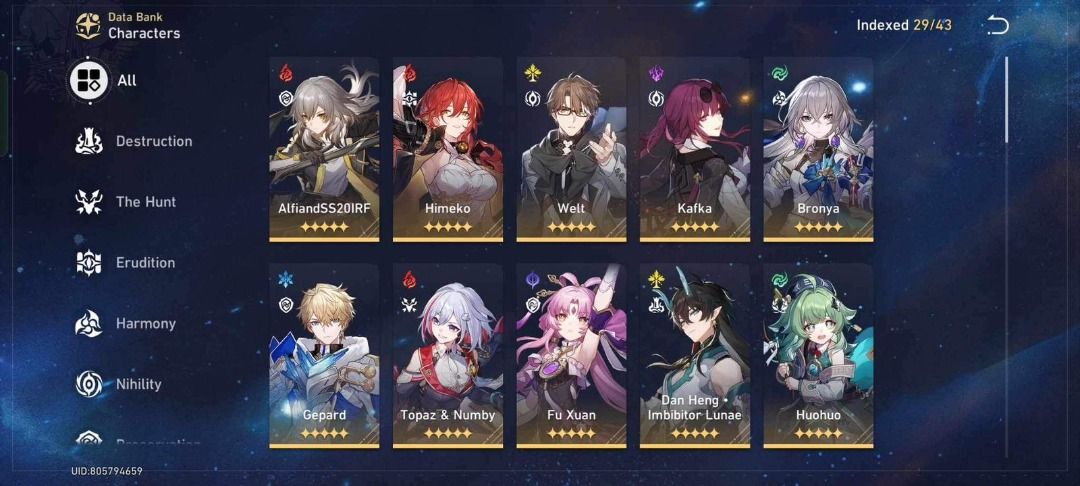Select the Himeko character card
This screenshot has width=1080, height=486.
click(x=447, y=148)
